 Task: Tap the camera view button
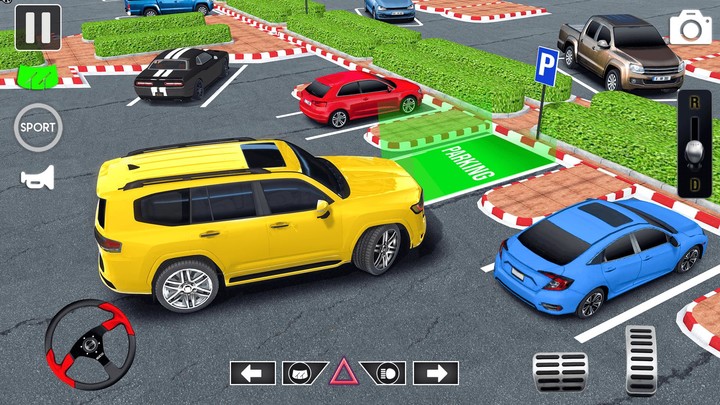tap(691, 27)
